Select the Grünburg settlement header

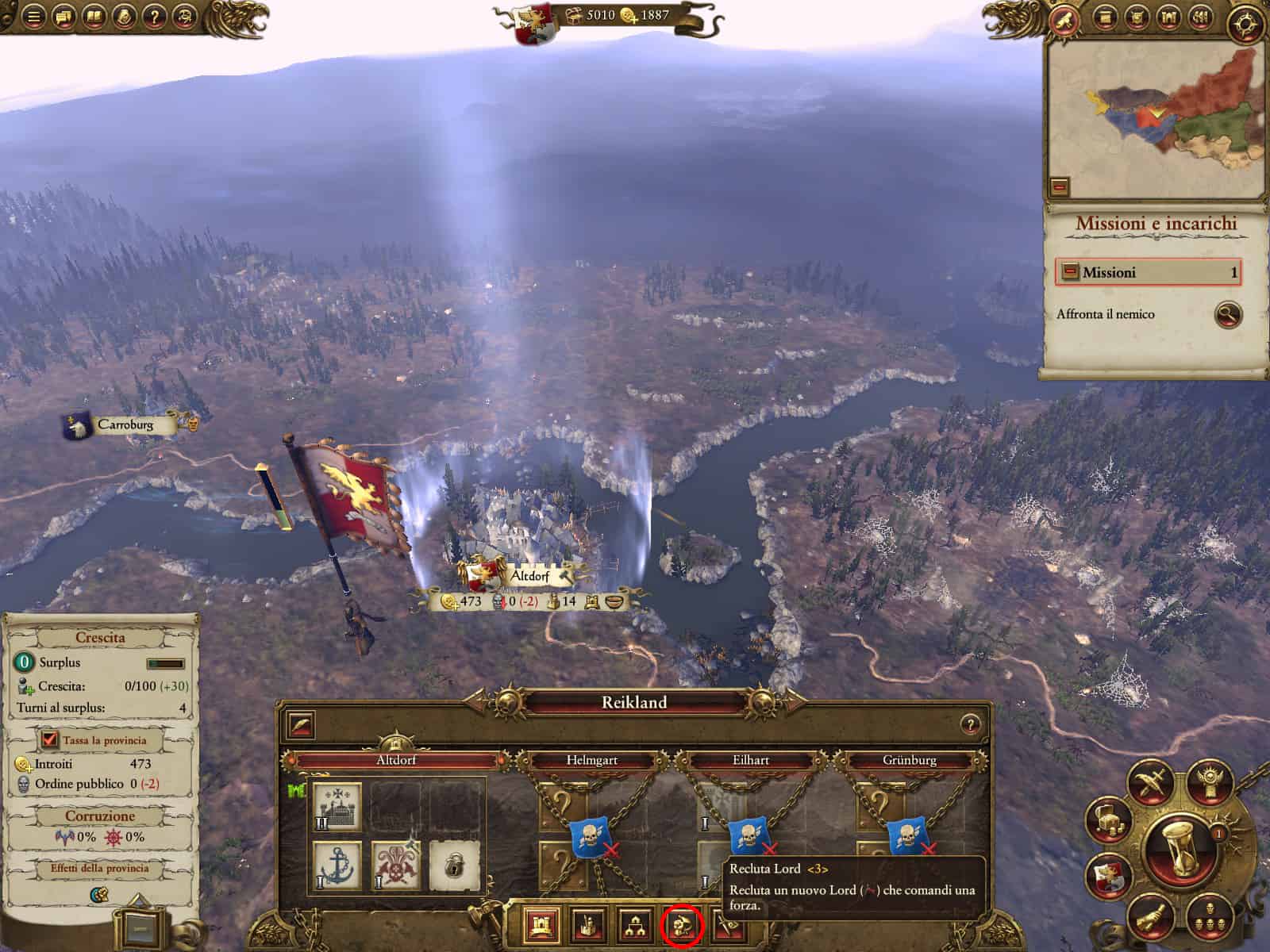(x=909, y=760)
